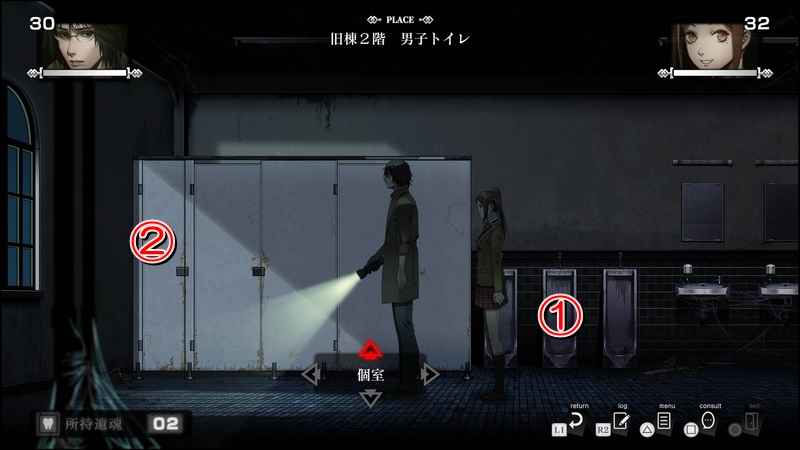The height and width of the screenshot is (450, 800).
Task: Click the grey left navigation arrow
Action: coord(310,375)
